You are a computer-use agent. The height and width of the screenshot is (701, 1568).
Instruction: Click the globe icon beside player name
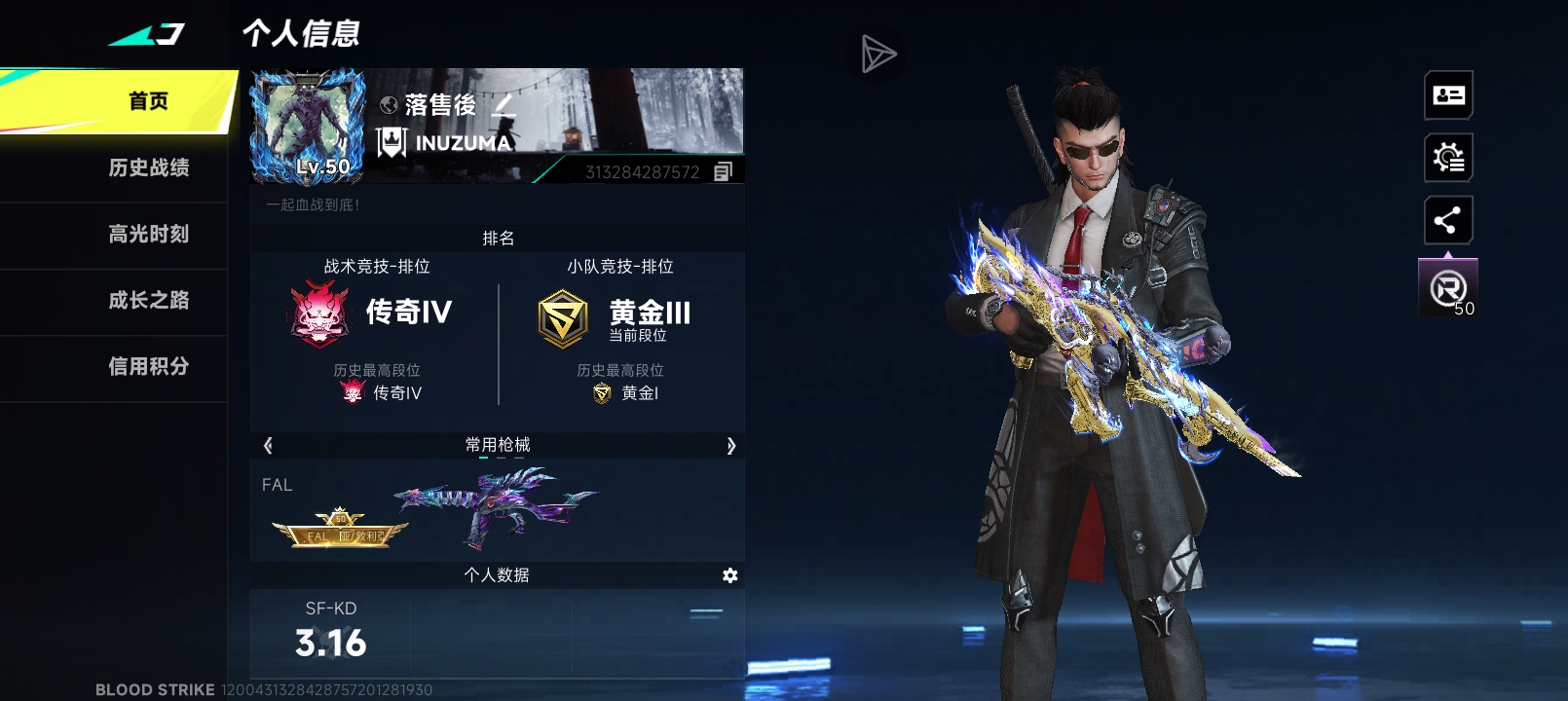(x=388, y=104)
